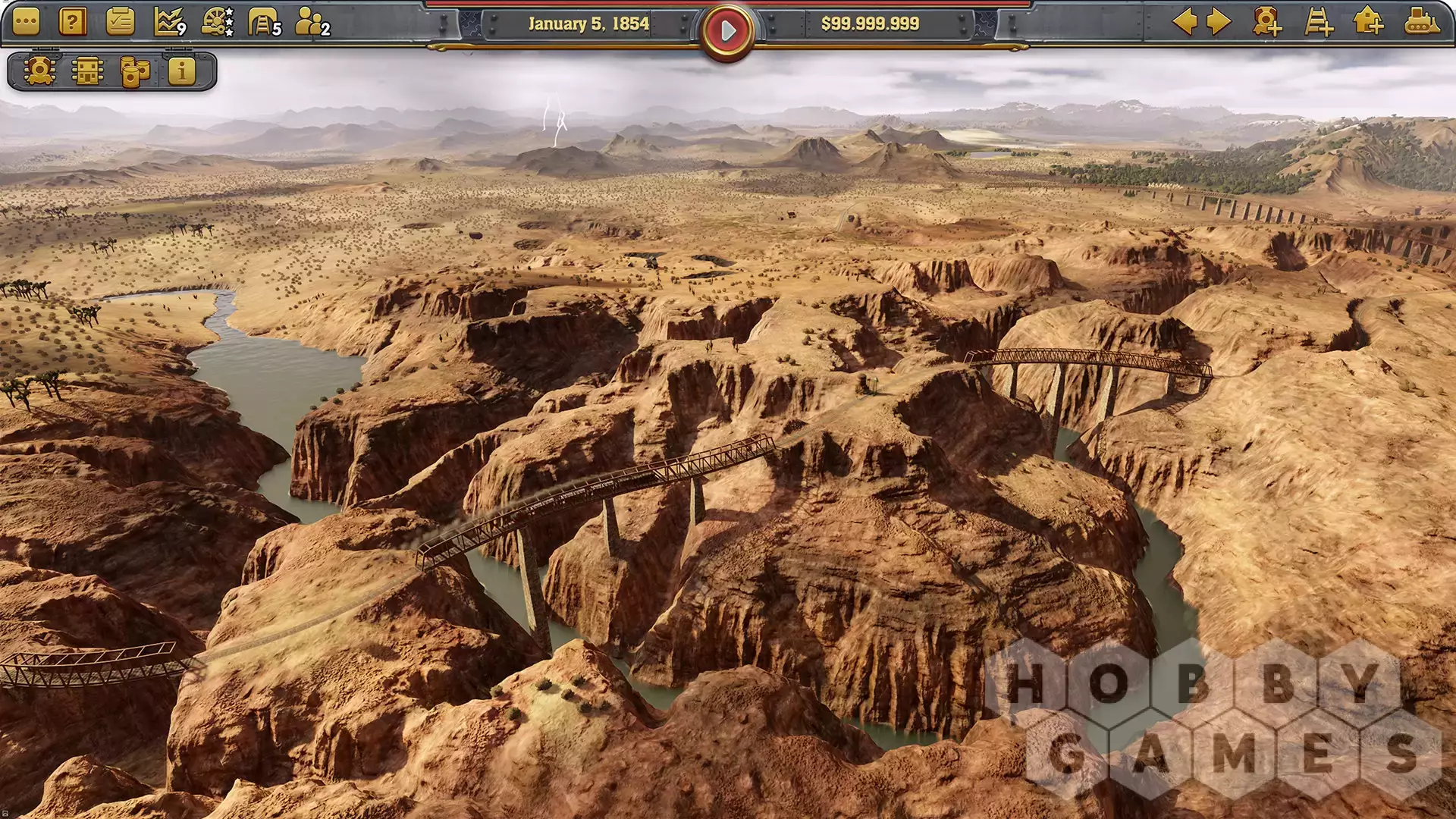The height and width of the screenshot is (819, 1456).
Task: Show the goods barrels overview
Action: pyautogui.click(x=135, y=72)
